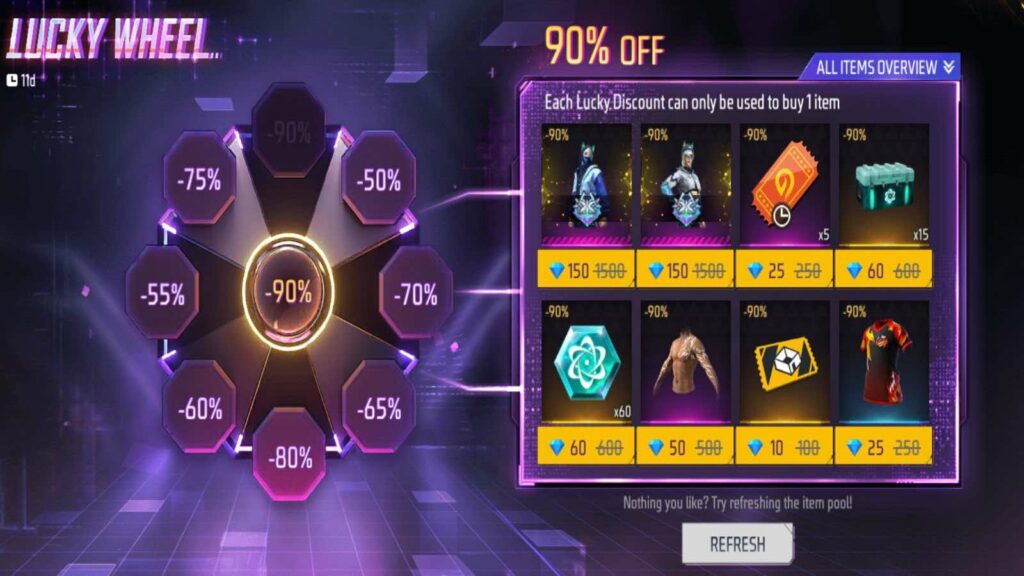
Task: Select the blue hooded character bundle
Action: pyautogui.click(x=586, y=186)
